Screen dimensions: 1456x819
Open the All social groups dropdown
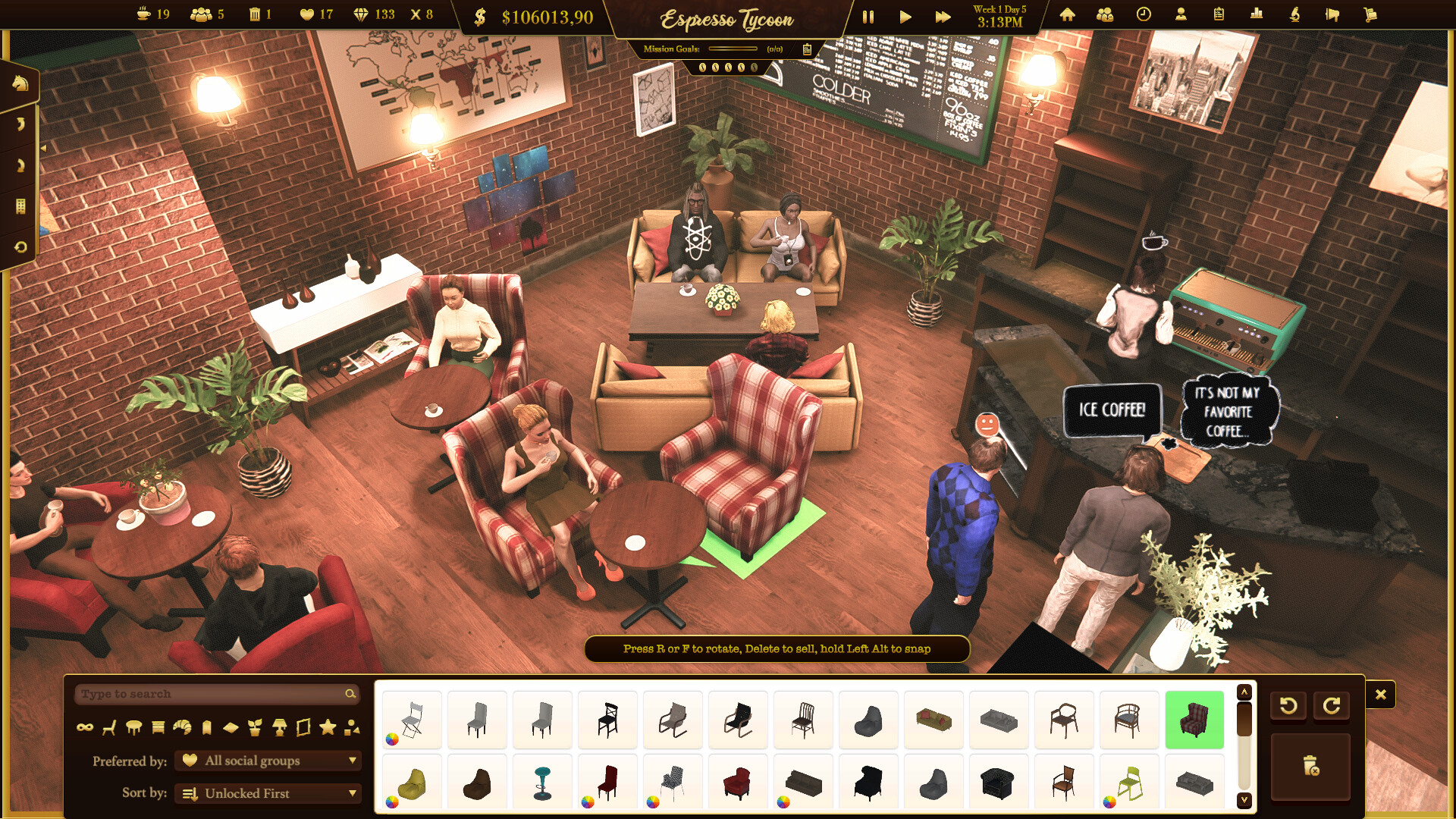click(x=268, y=761)
